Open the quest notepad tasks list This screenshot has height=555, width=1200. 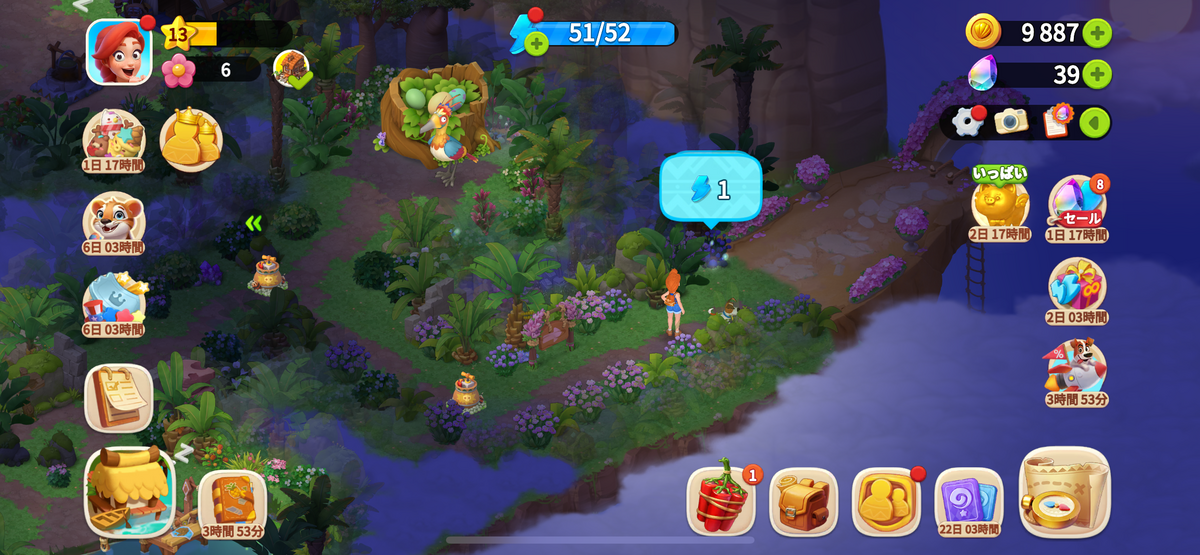click(119, 397)
